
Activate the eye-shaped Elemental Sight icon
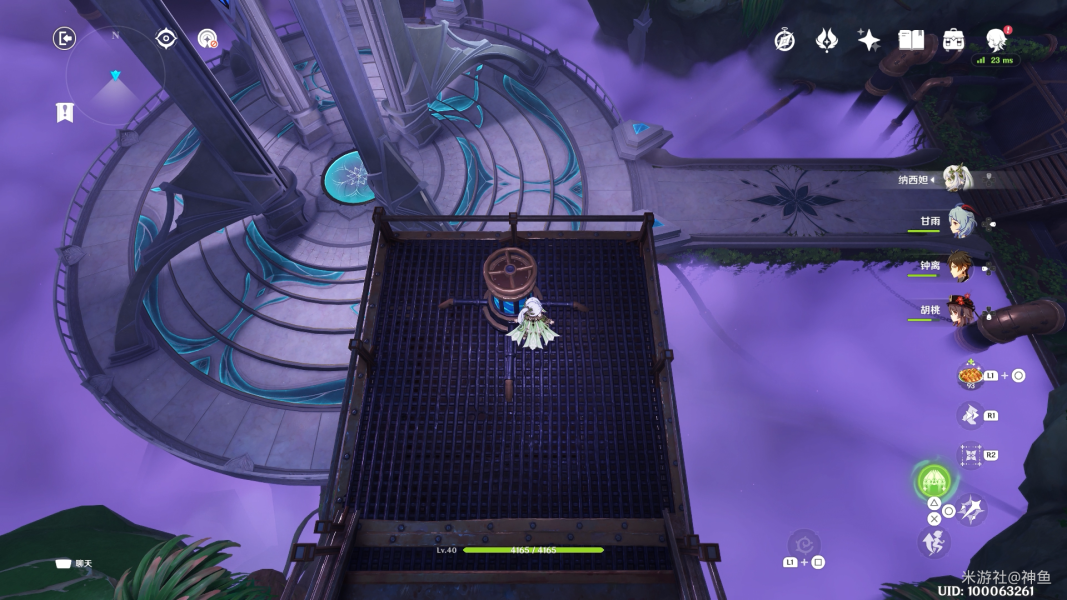pos(166,39)
